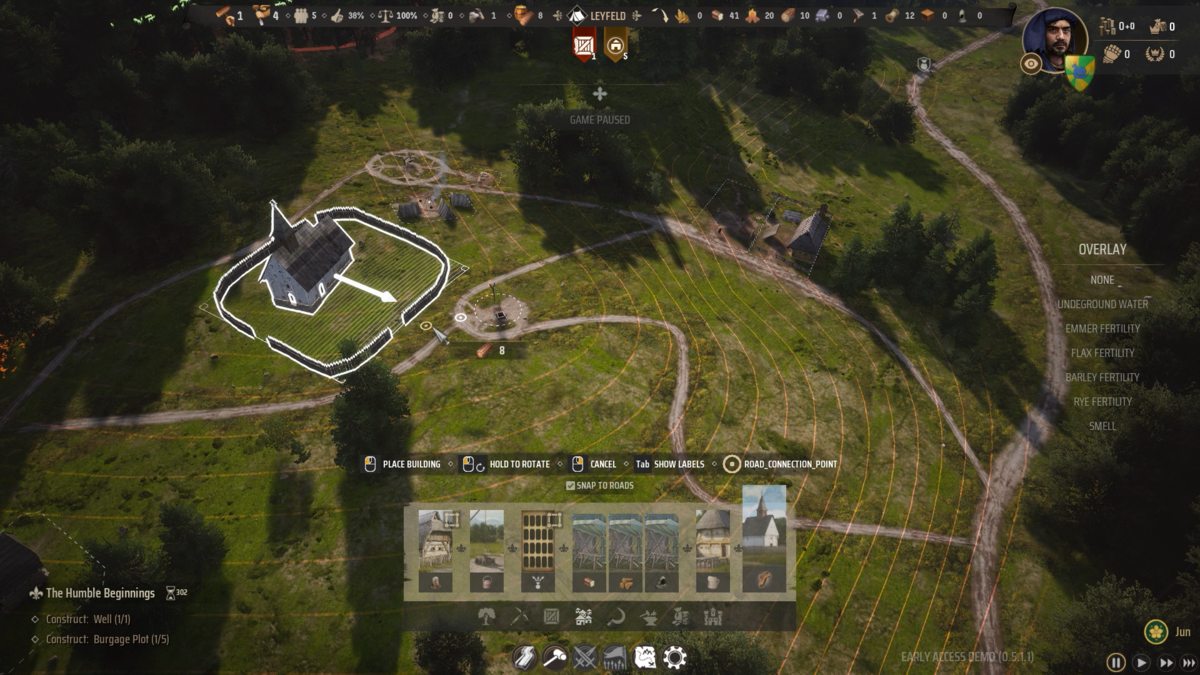Resume the game at normal speed
Image resolution: width=1200 pixels, height=675 pixels.
point(1141,662)
